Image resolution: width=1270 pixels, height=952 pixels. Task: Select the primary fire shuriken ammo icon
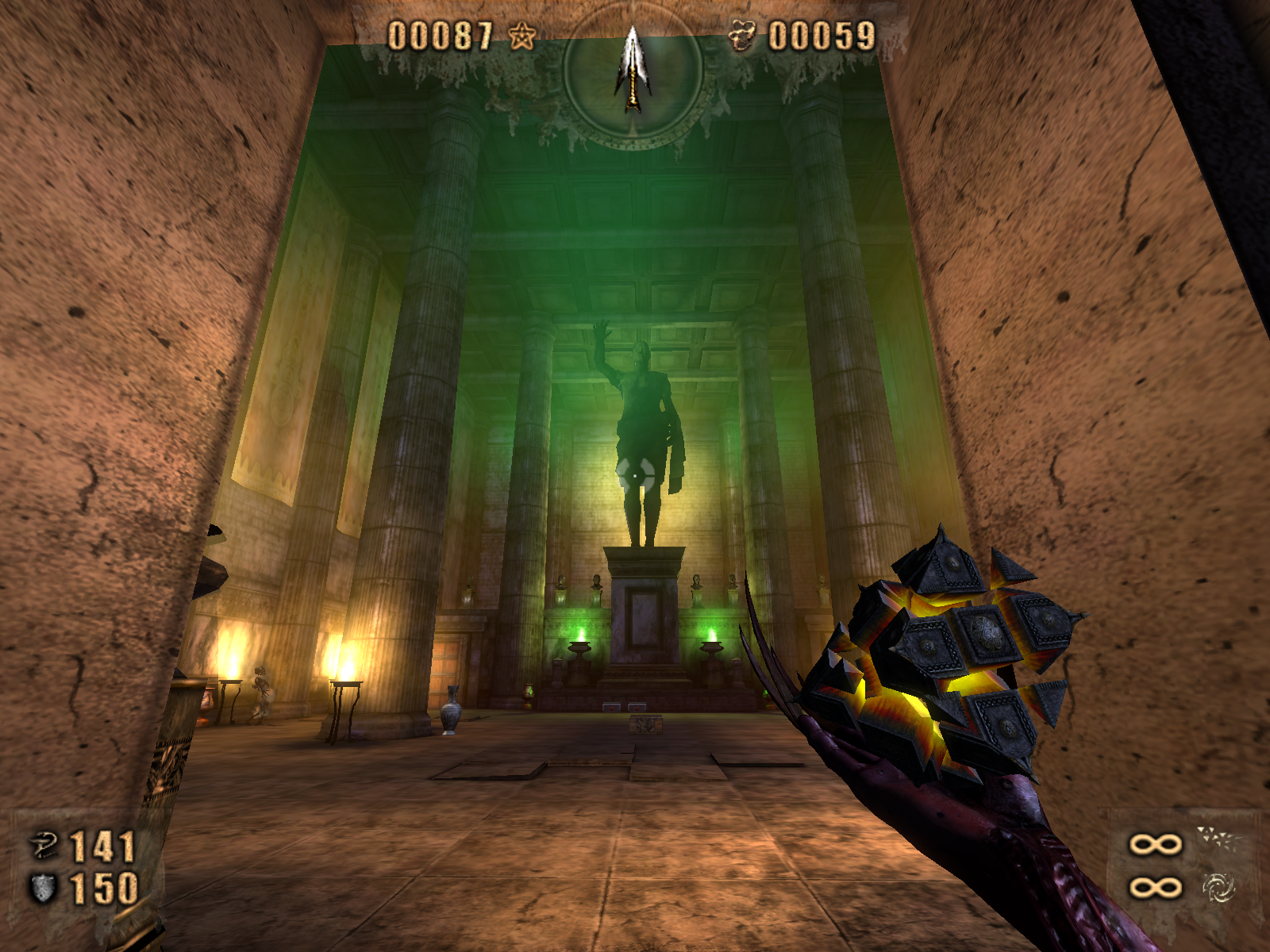point(1218,839)
